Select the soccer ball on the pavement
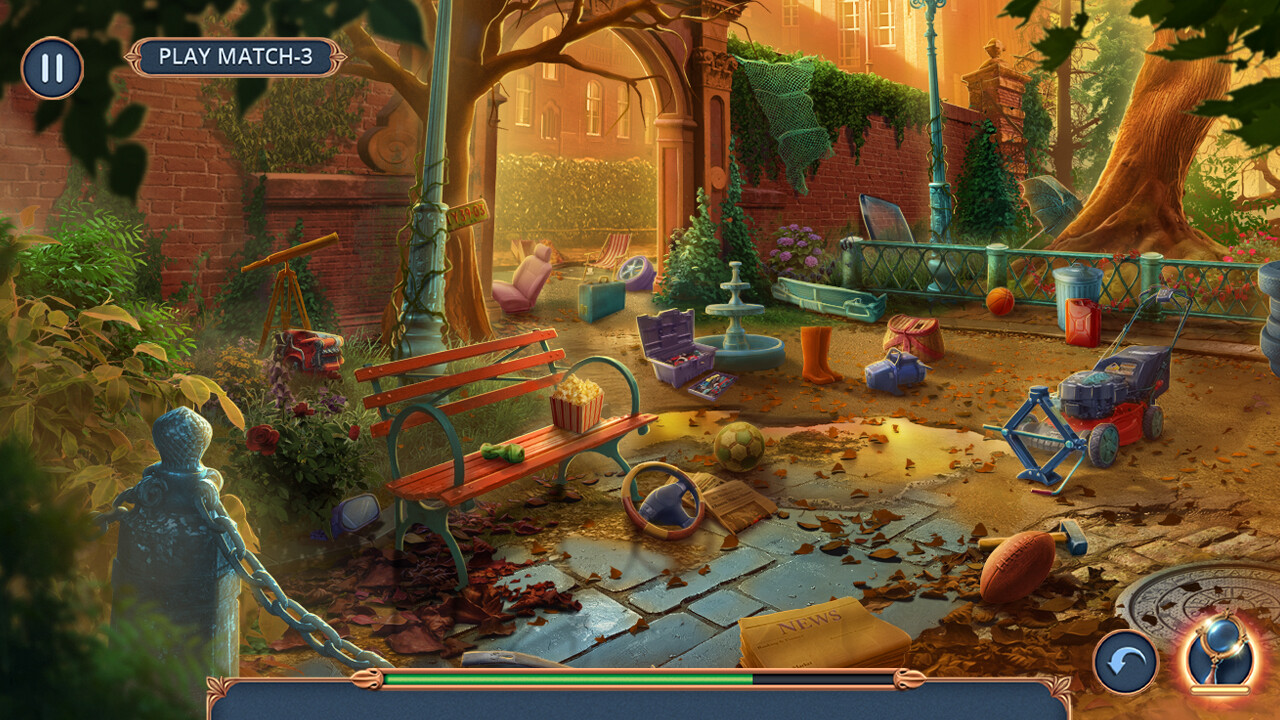1280x720 pixels. coord(741,447)
